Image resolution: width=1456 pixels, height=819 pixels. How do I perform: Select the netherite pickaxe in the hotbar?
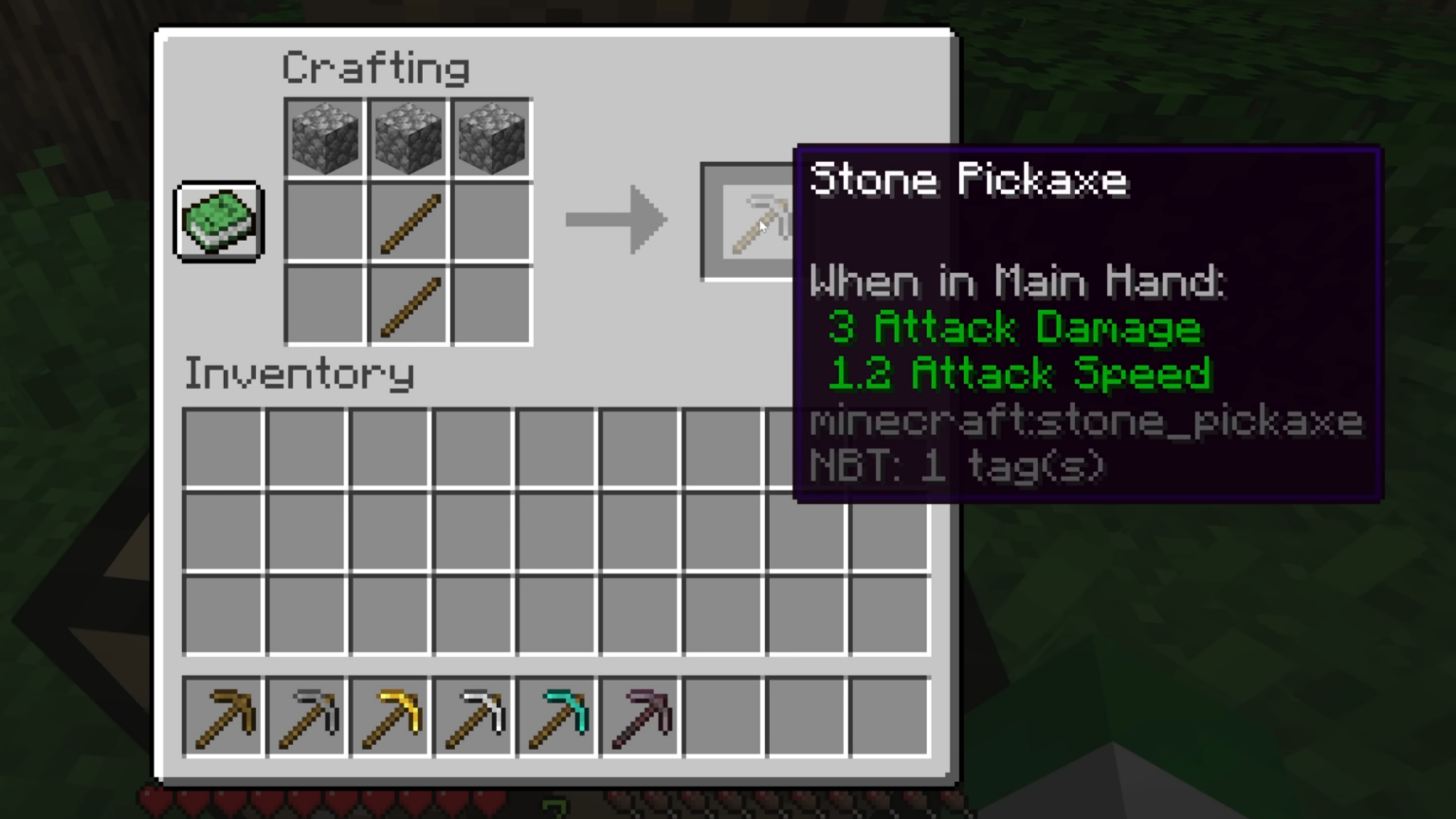coord(639,716)
